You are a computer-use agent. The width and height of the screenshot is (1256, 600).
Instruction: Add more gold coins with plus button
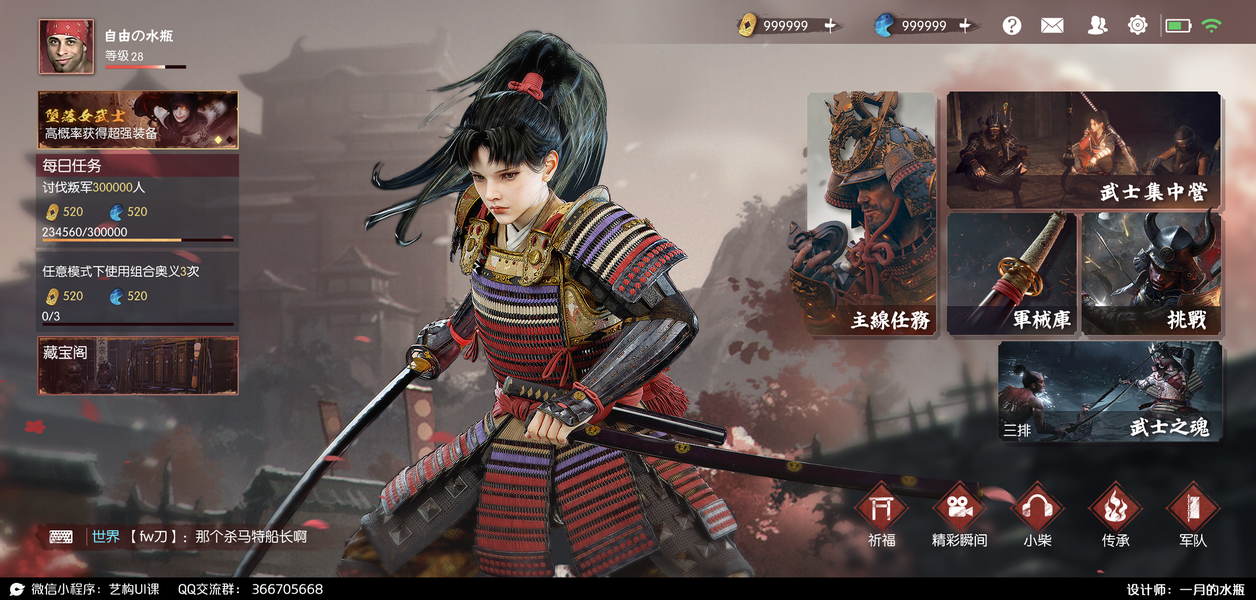point(831,26)
